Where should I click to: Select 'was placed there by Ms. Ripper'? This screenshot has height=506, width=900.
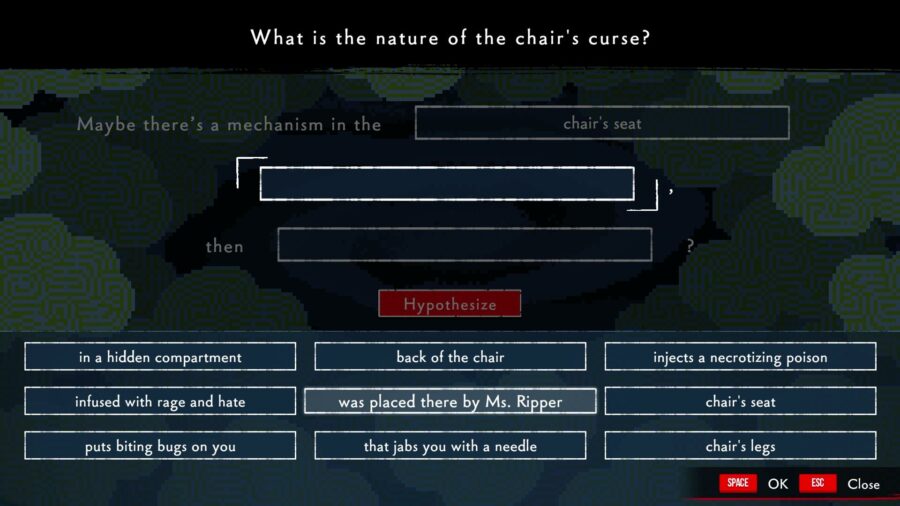pos(450,402)
